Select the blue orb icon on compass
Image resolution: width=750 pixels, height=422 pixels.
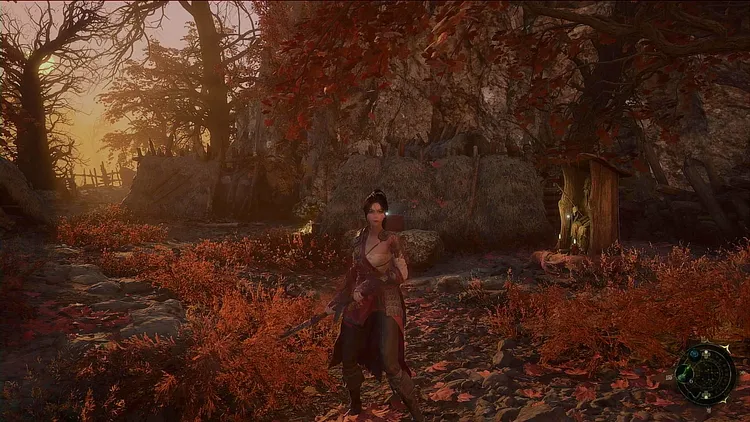[694, 354]
